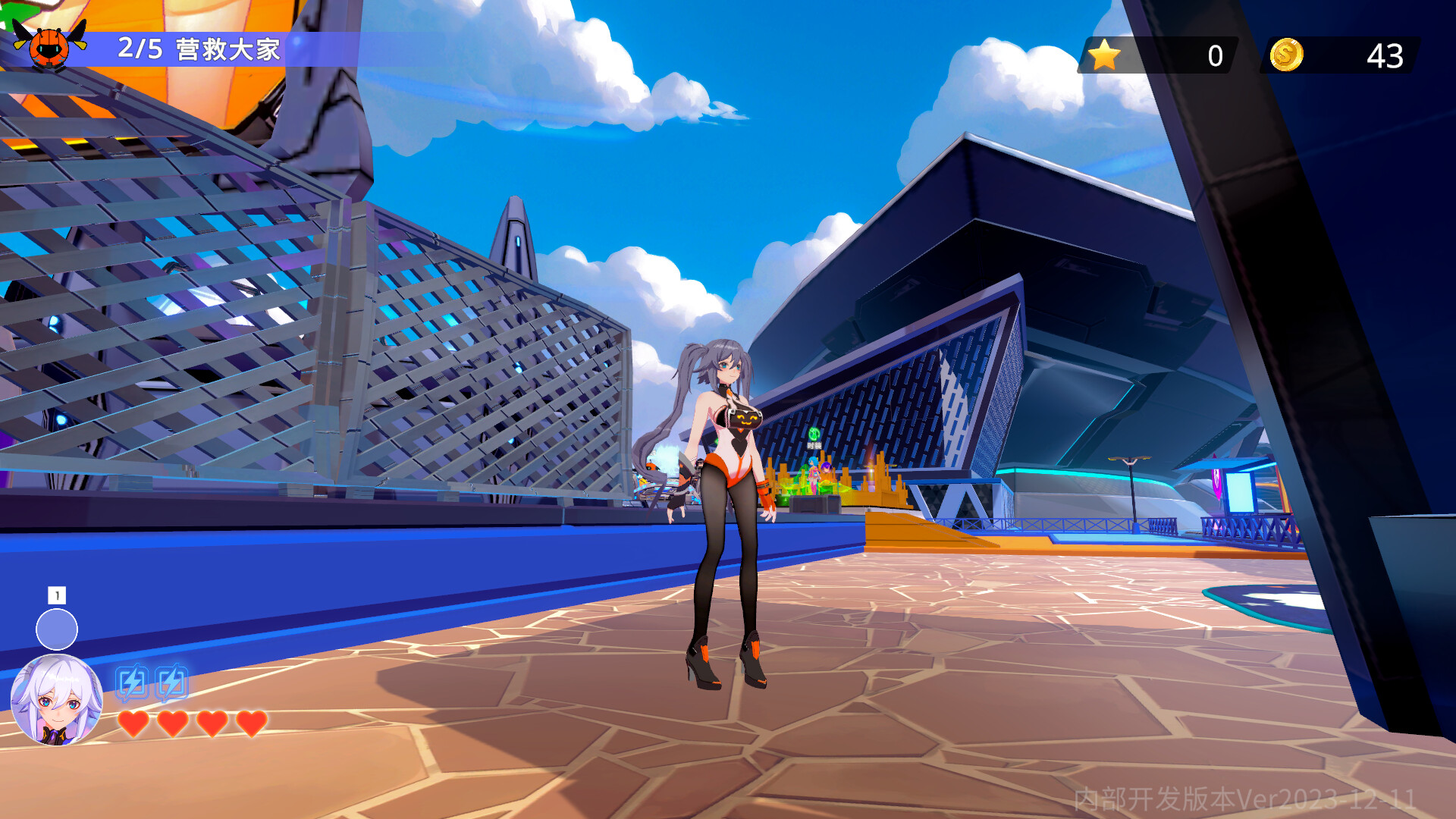The height and width of the screenshot is (819, 1456).
Task: Toggle the last heart in the health row
Action: click(250, 724)
